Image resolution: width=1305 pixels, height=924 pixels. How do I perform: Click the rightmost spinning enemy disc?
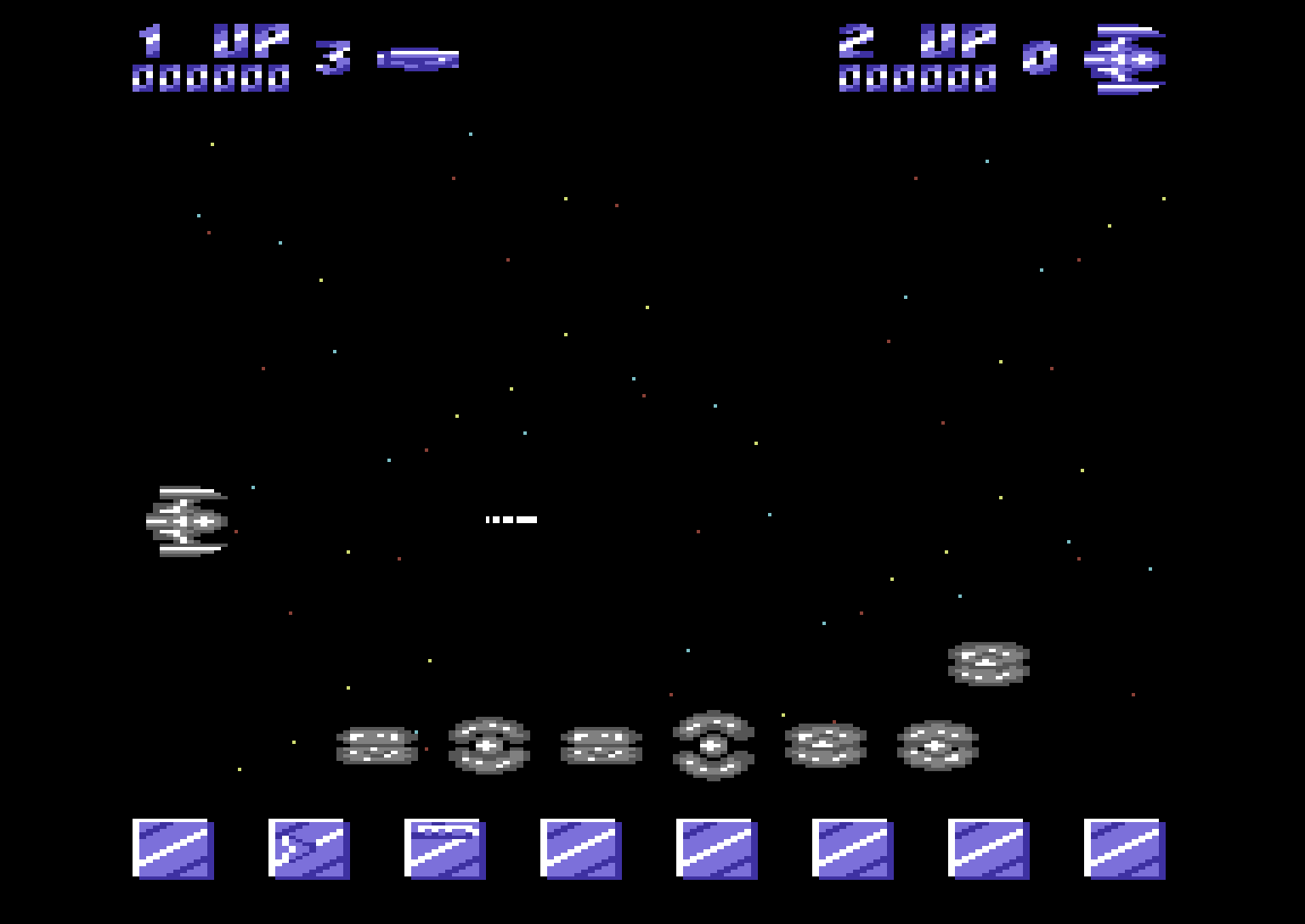937,747
